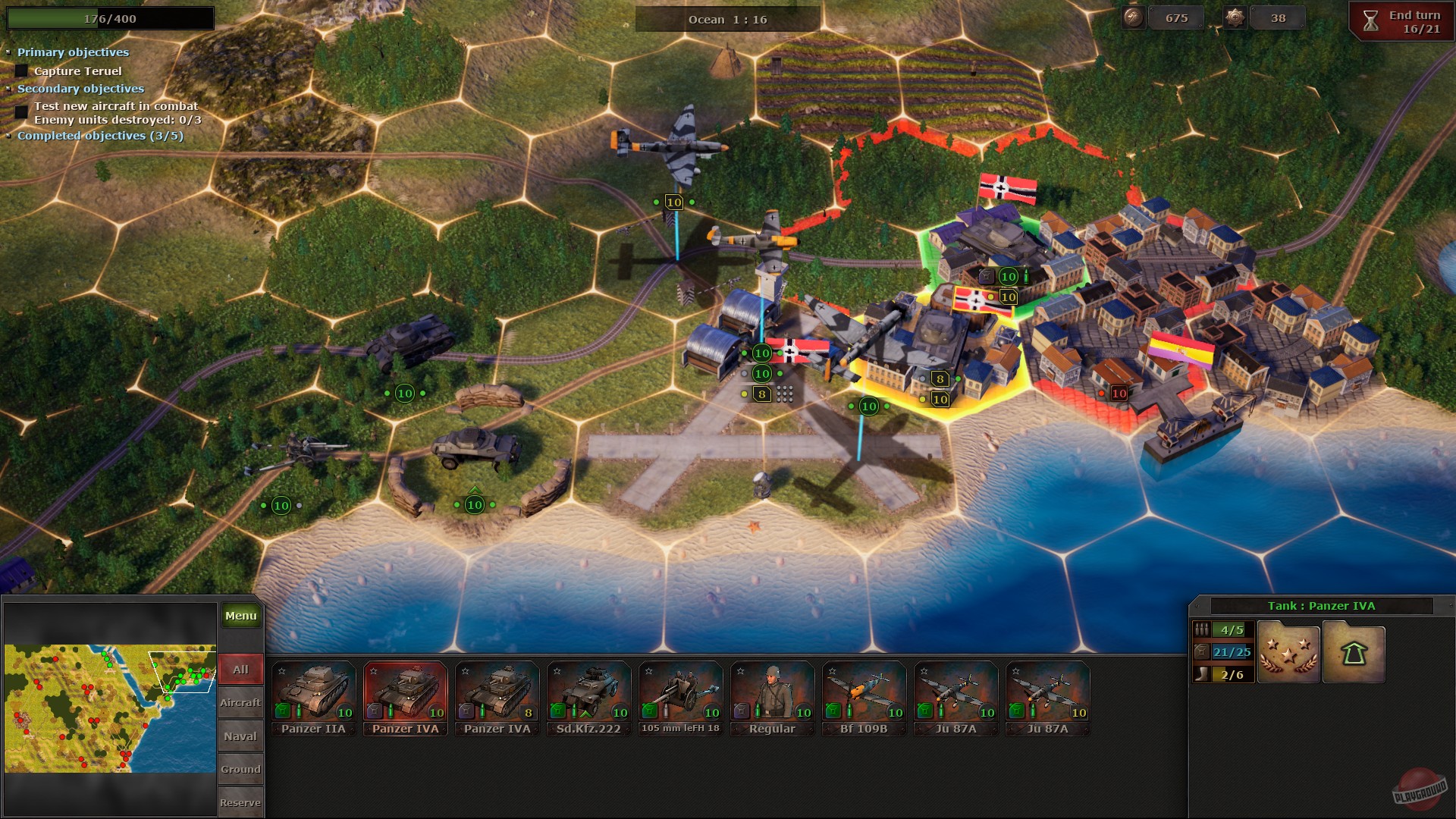Expand Completed objectives (3/5)

(9, 136)
